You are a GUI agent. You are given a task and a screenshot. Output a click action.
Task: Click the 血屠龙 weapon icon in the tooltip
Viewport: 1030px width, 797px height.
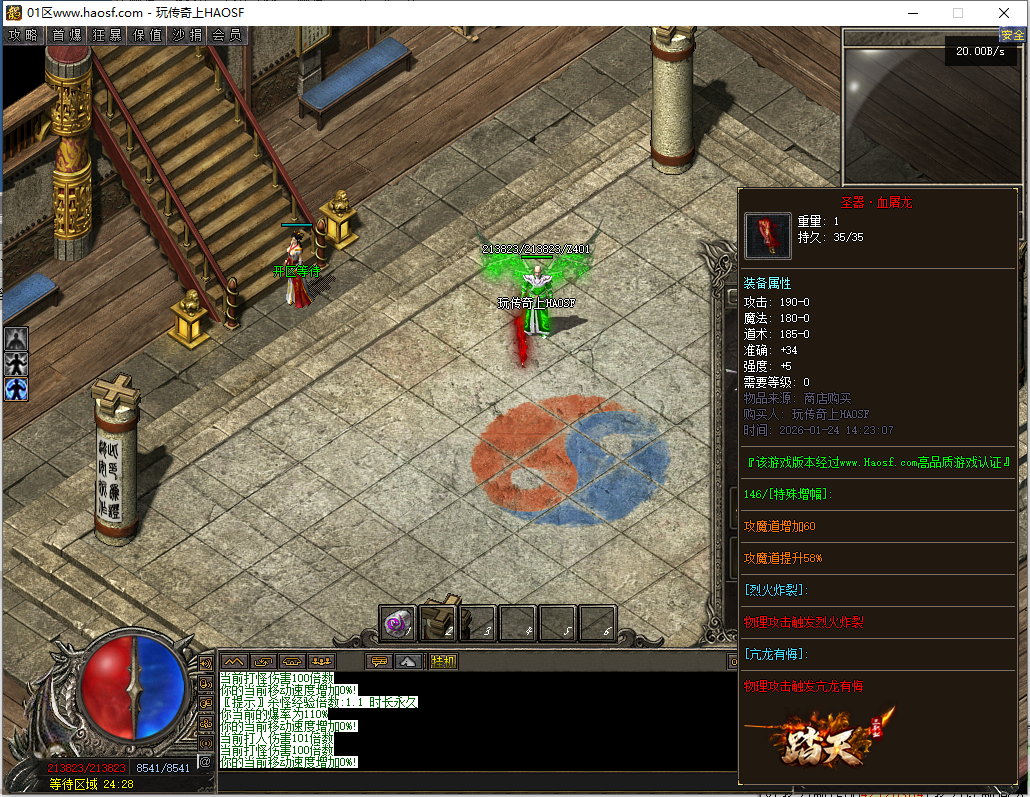pos(767,236)
